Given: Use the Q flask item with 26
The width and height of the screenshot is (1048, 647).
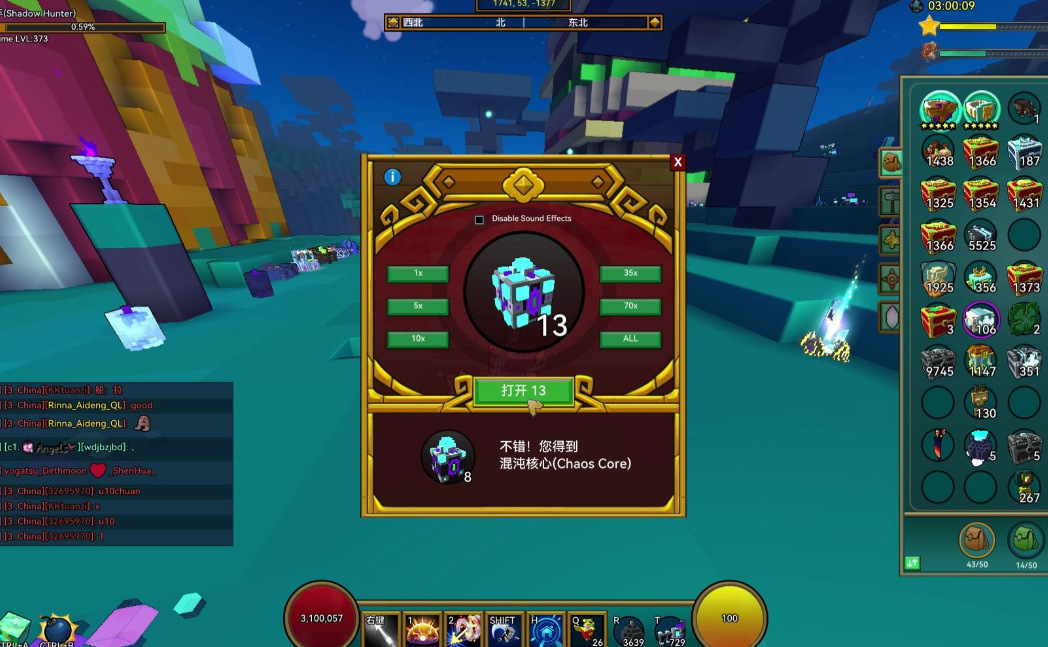Looking at the screenshot, I should 587,631.
